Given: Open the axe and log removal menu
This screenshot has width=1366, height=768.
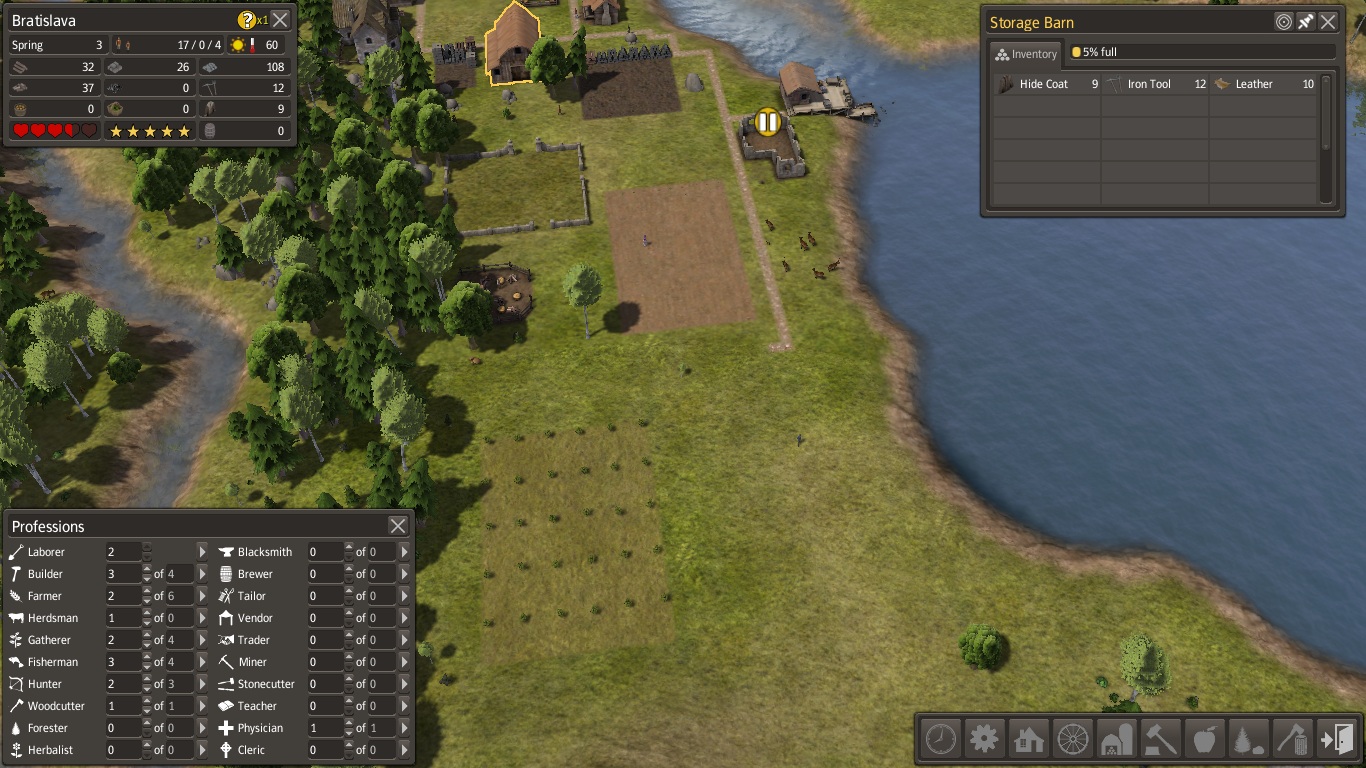Looking at the screenshot, I should (1293, 739).
